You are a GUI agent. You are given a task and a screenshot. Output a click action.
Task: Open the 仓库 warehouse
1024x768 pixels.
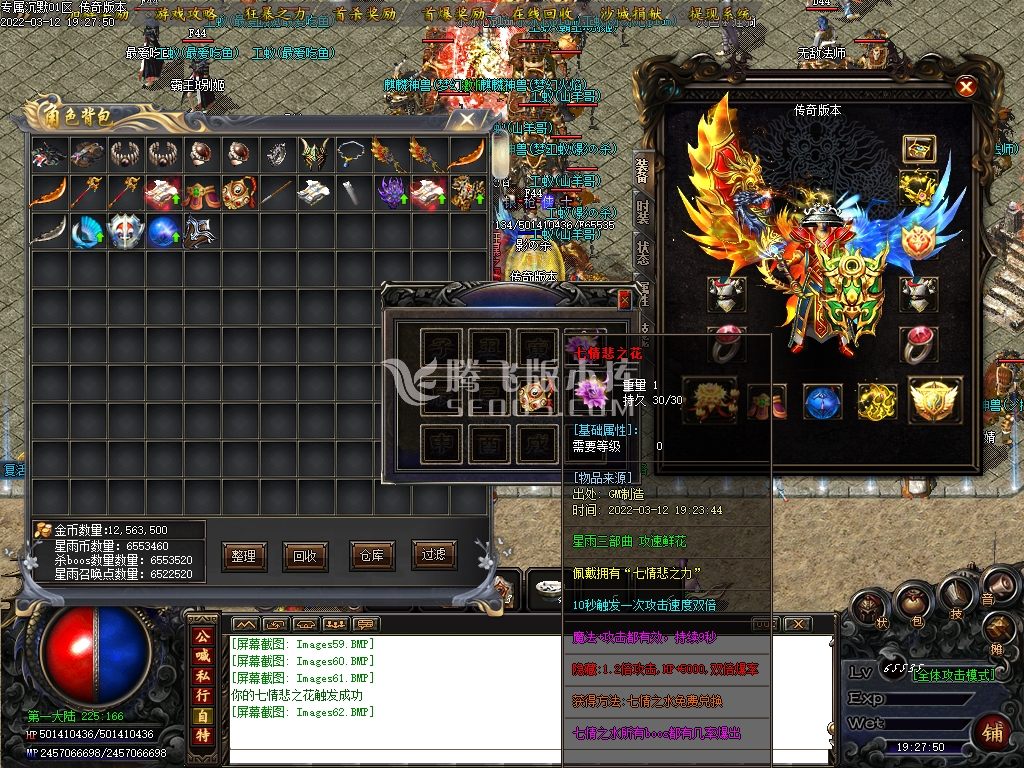coord(369,556)
